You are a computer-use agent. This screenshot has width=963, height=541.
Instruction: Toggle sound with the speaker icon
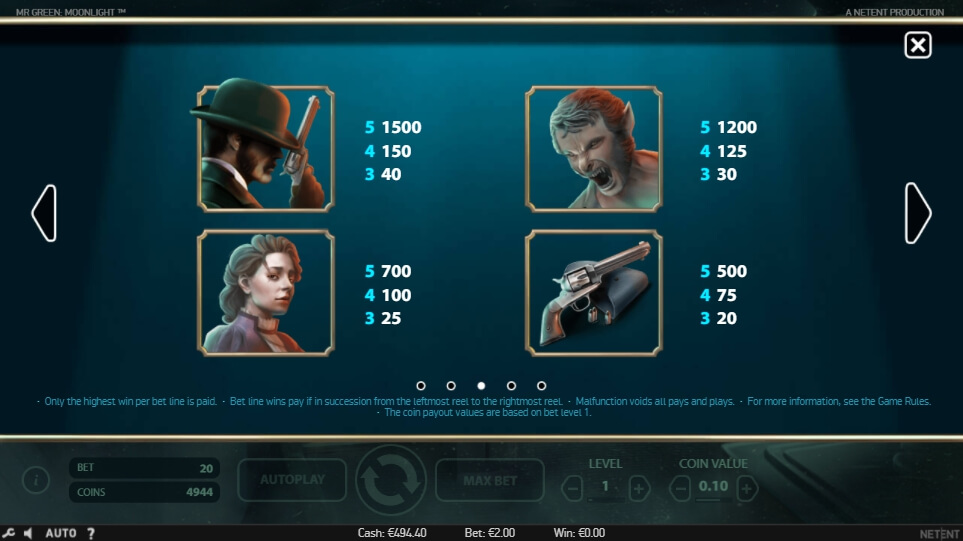tap(29, 533)
